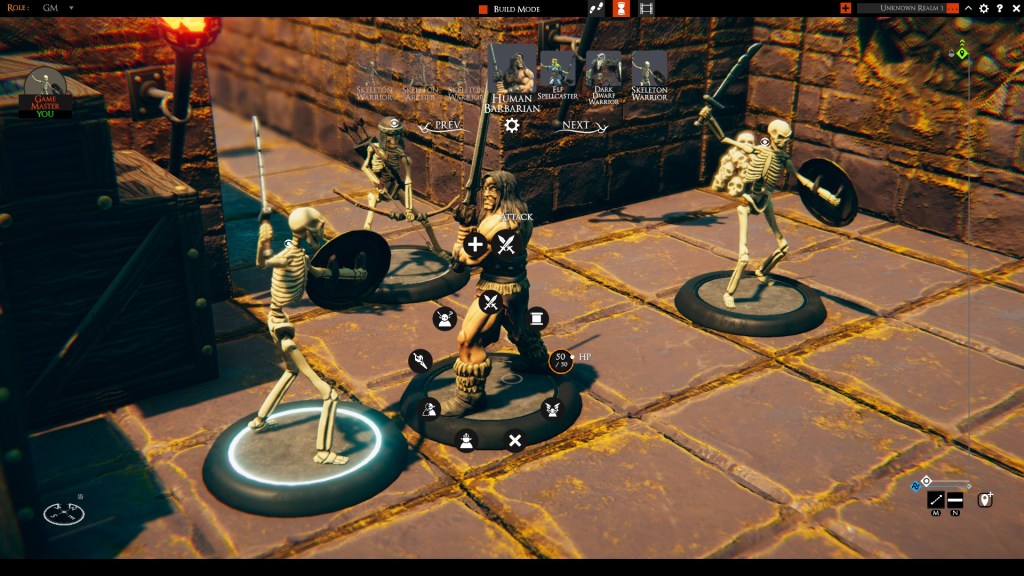Viewport: 1024px width, 576px height.
Task: Select the footsteps movement tool
Action: [x=597, y=8]
